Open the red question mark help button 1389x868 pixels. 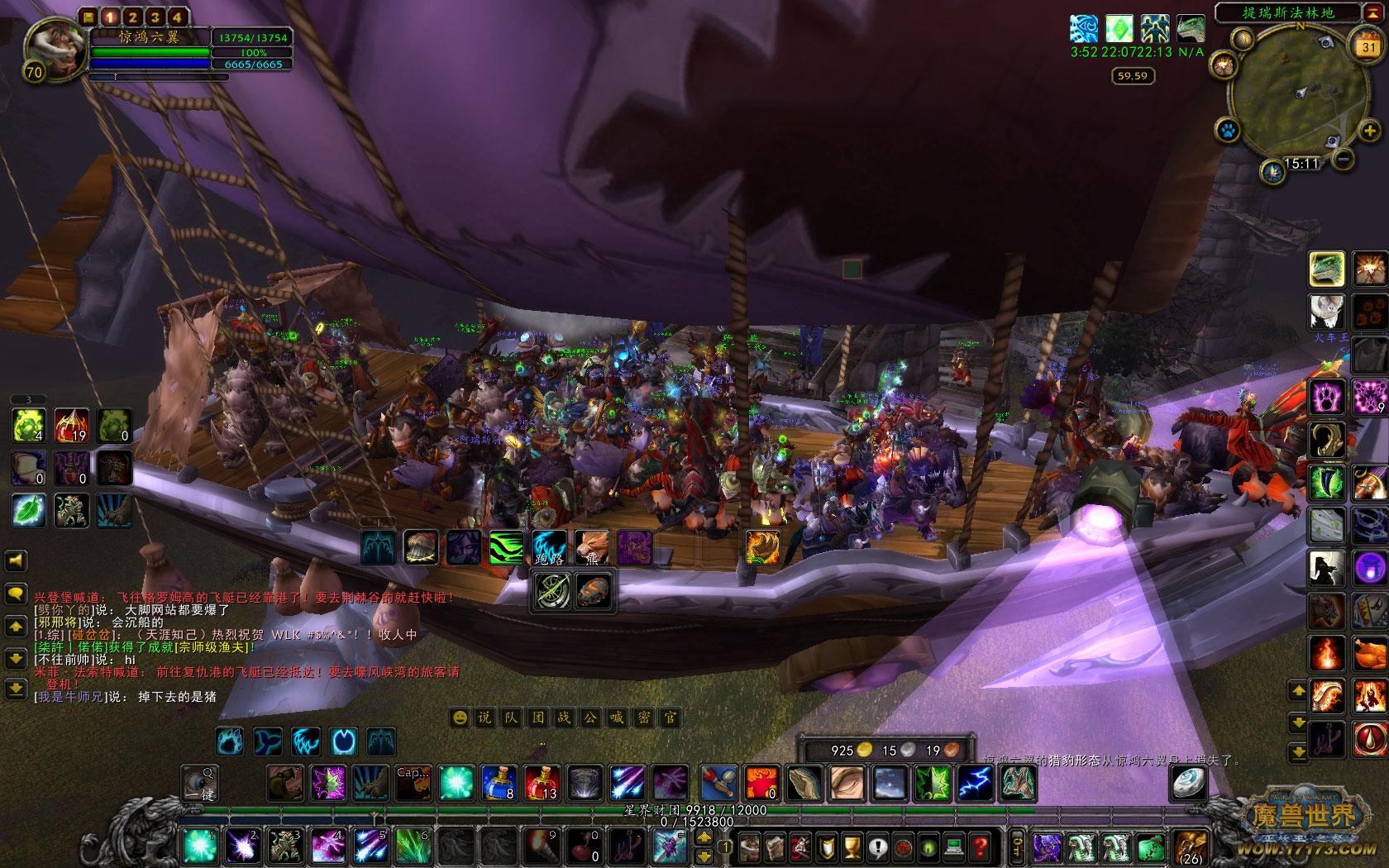click(x=981, y=847)
